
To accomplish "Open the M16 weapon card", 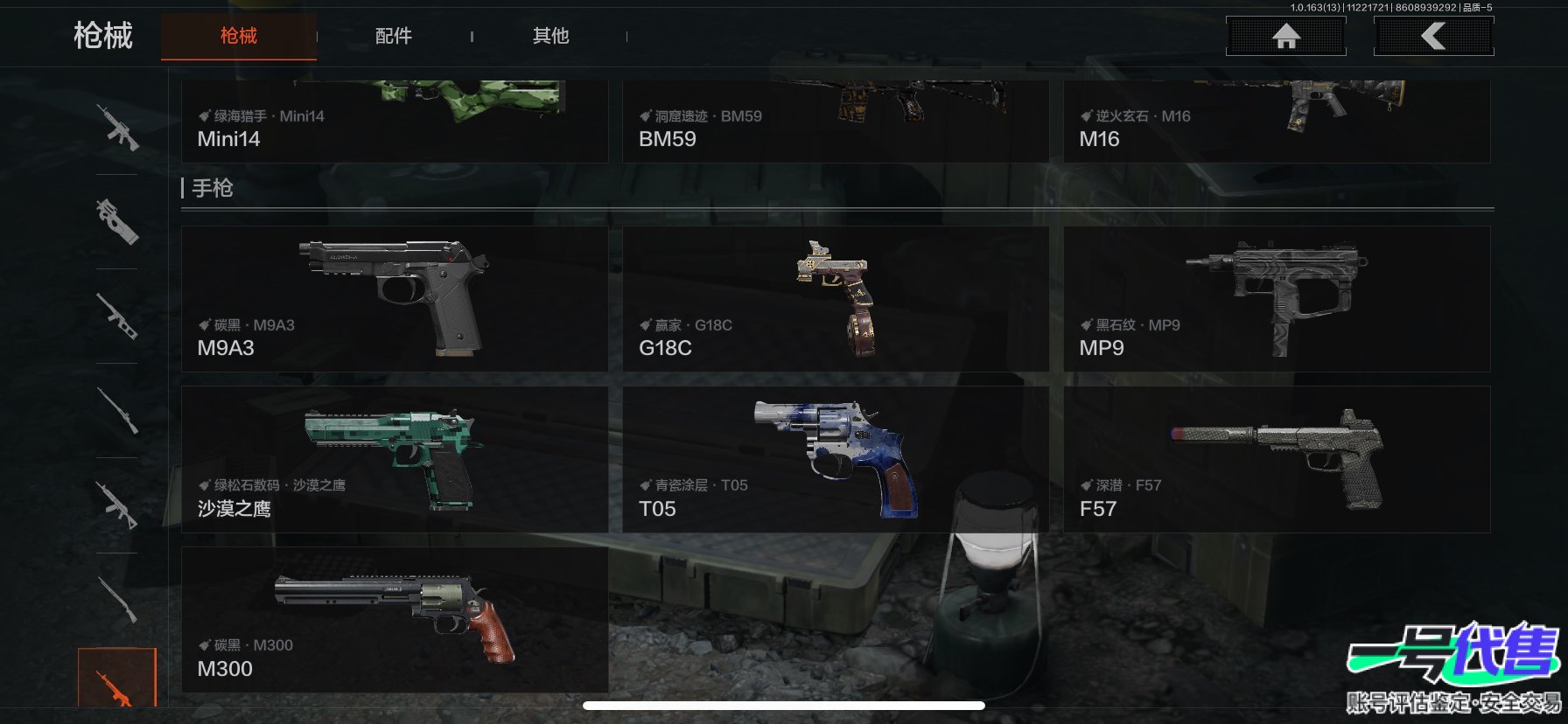I will [x=1277, y=122].
